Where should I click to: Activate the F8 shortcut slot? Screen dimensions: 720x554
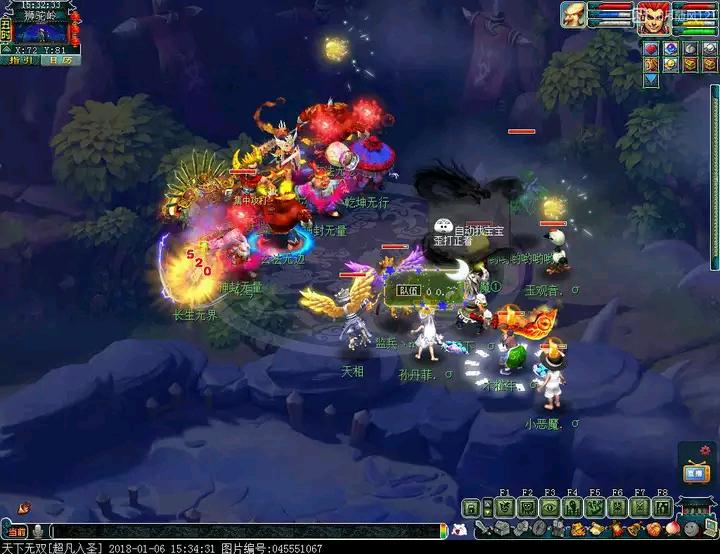click(x=662, y=507)
